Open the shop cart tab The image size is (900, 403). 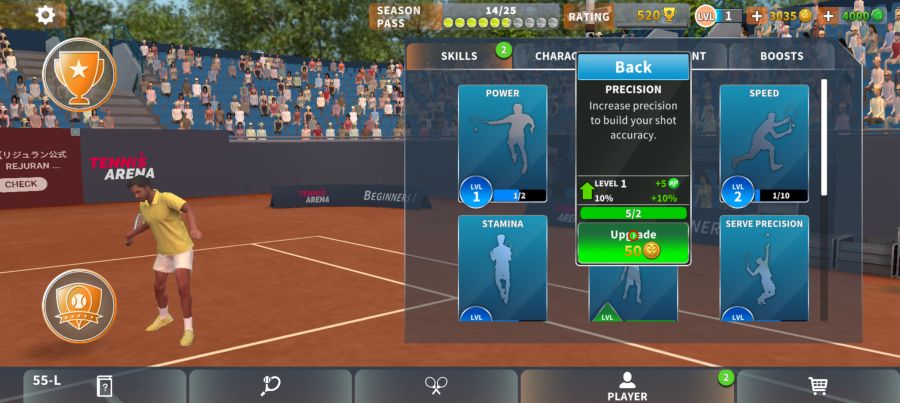click(x=817, y=386)
